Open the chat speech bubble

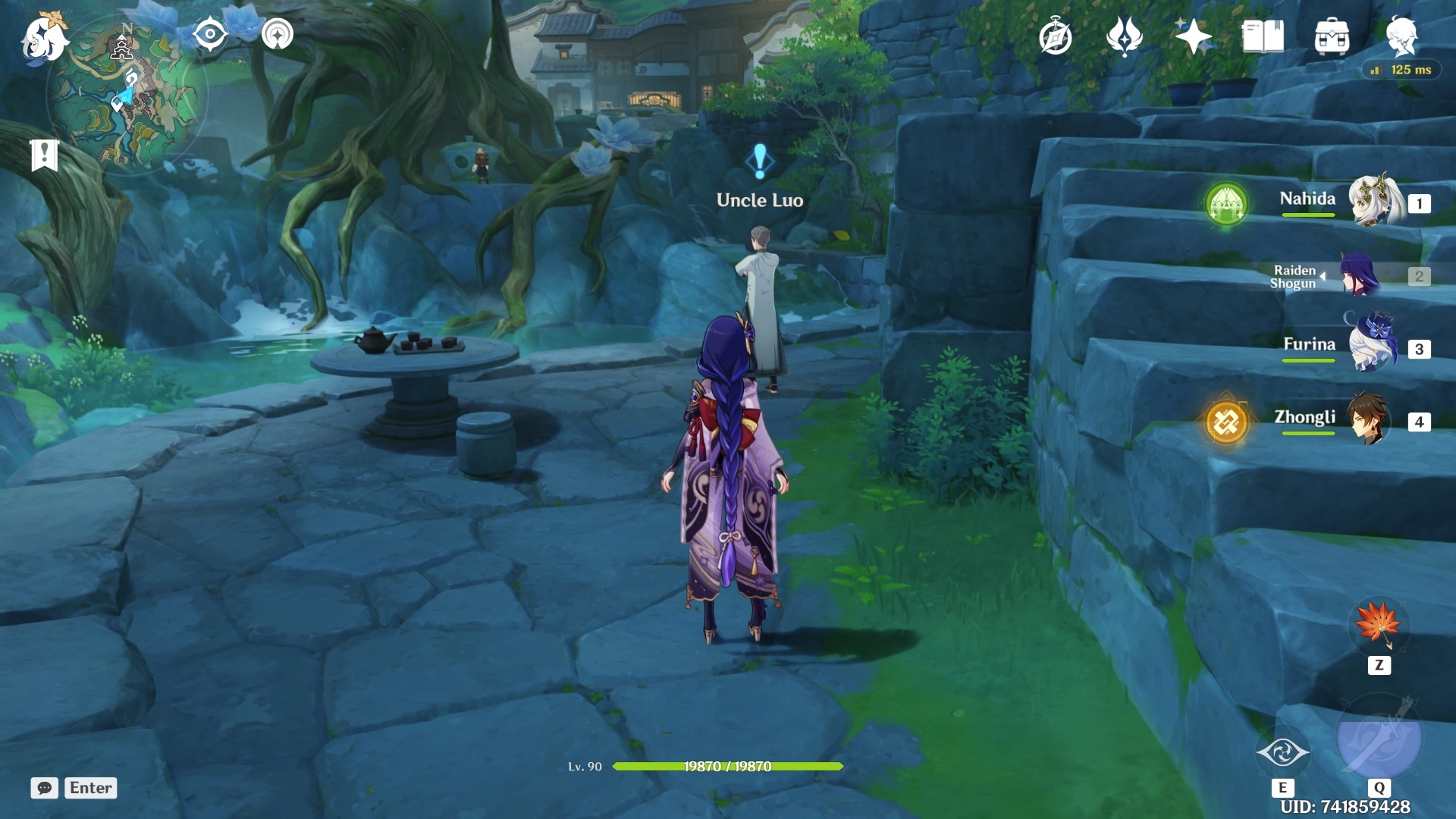pos(45,788)
